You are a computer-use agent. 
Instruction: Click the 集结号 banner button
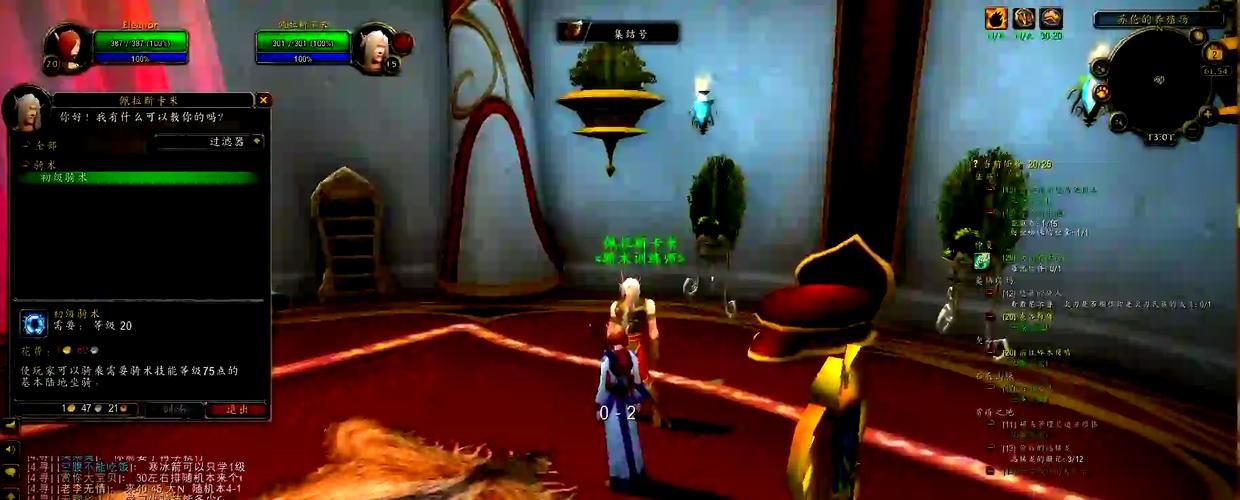[x=618, y=33]
